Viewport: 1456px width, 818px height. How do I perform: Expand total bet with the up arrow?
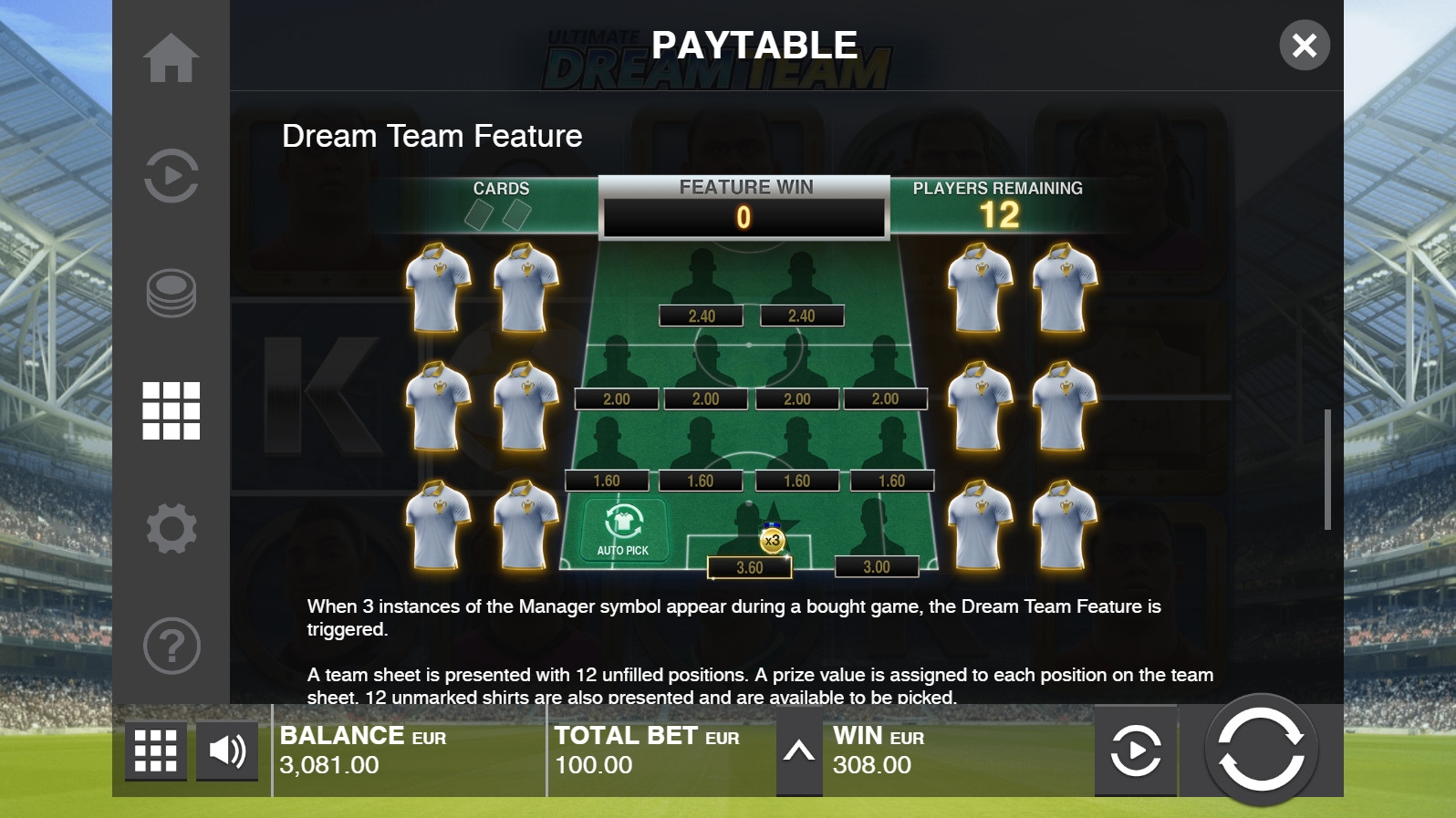[799, 751]
